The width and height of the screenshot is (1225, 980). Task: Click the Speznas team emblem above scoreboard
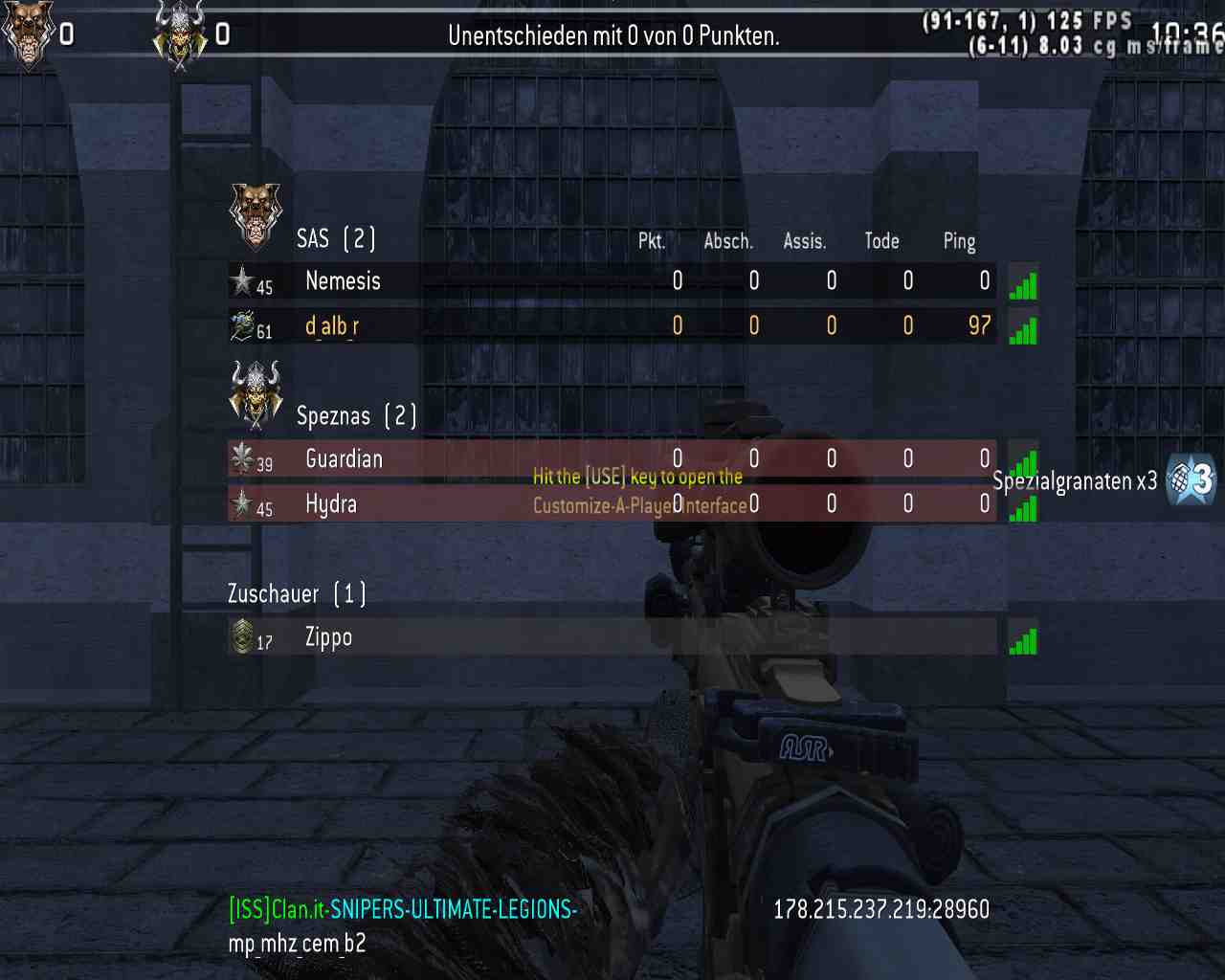pos(256,392)
